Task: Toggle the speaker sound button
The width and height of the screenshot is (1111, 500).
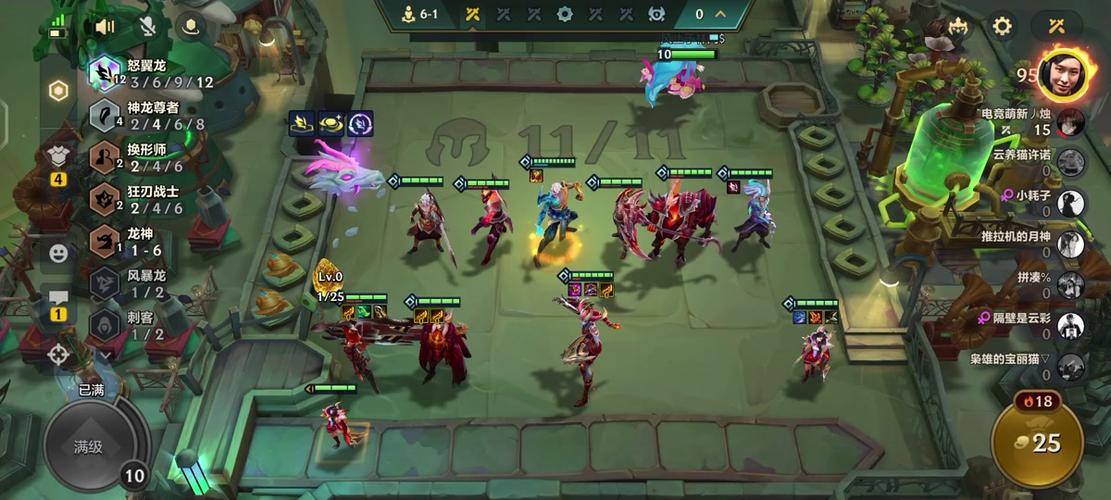Action: [104, 27]
